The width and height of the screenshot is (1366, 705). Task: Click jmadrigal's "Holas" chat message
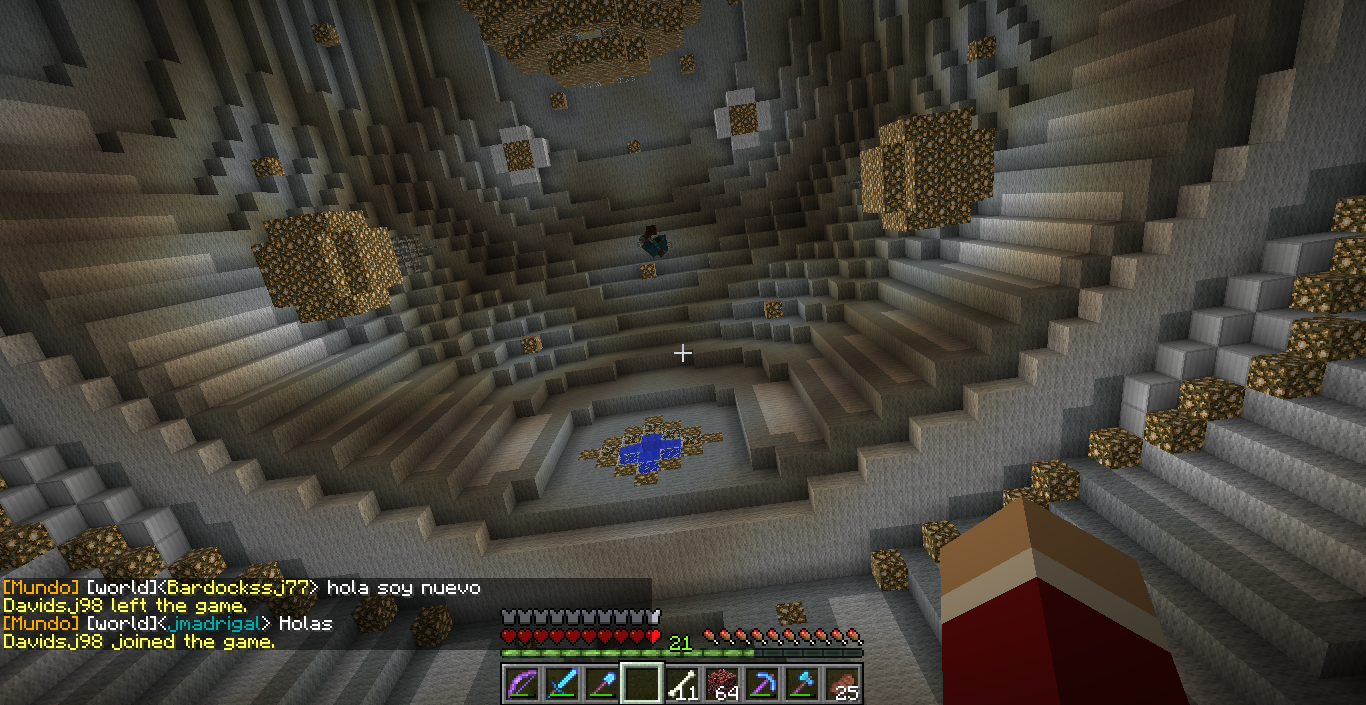305,624
